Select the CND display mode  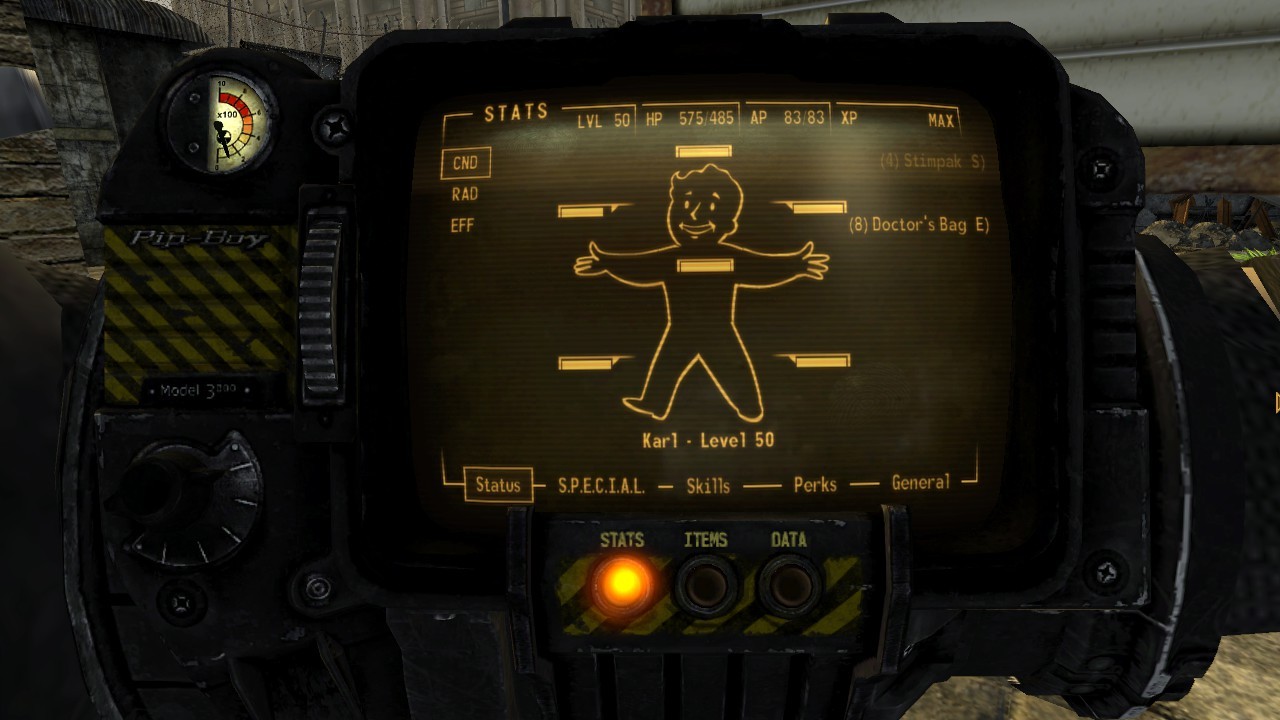[464, 162]
